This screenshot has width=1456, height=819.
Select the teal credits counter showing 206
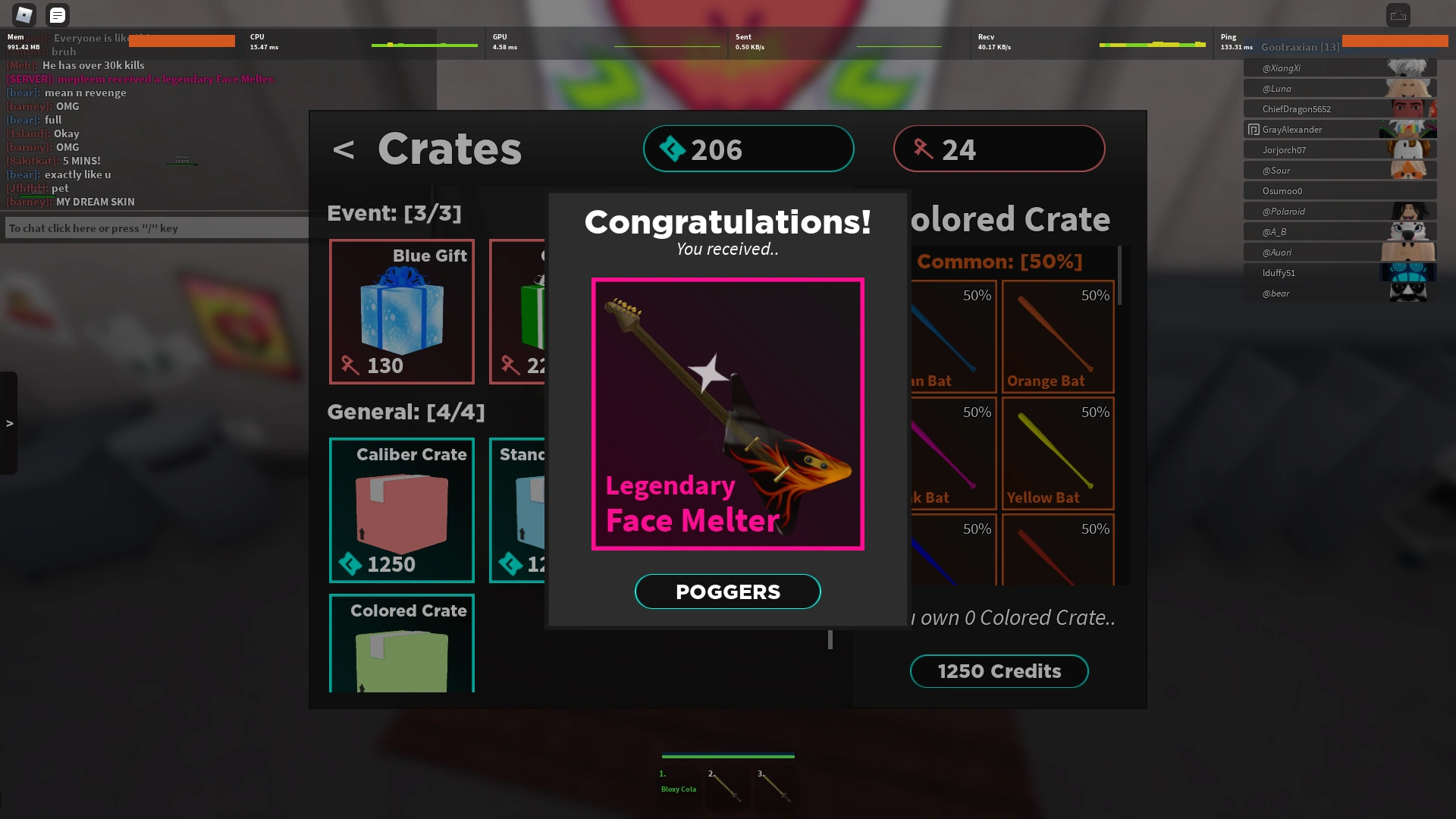pyautogui.click(x=748, y=149)
